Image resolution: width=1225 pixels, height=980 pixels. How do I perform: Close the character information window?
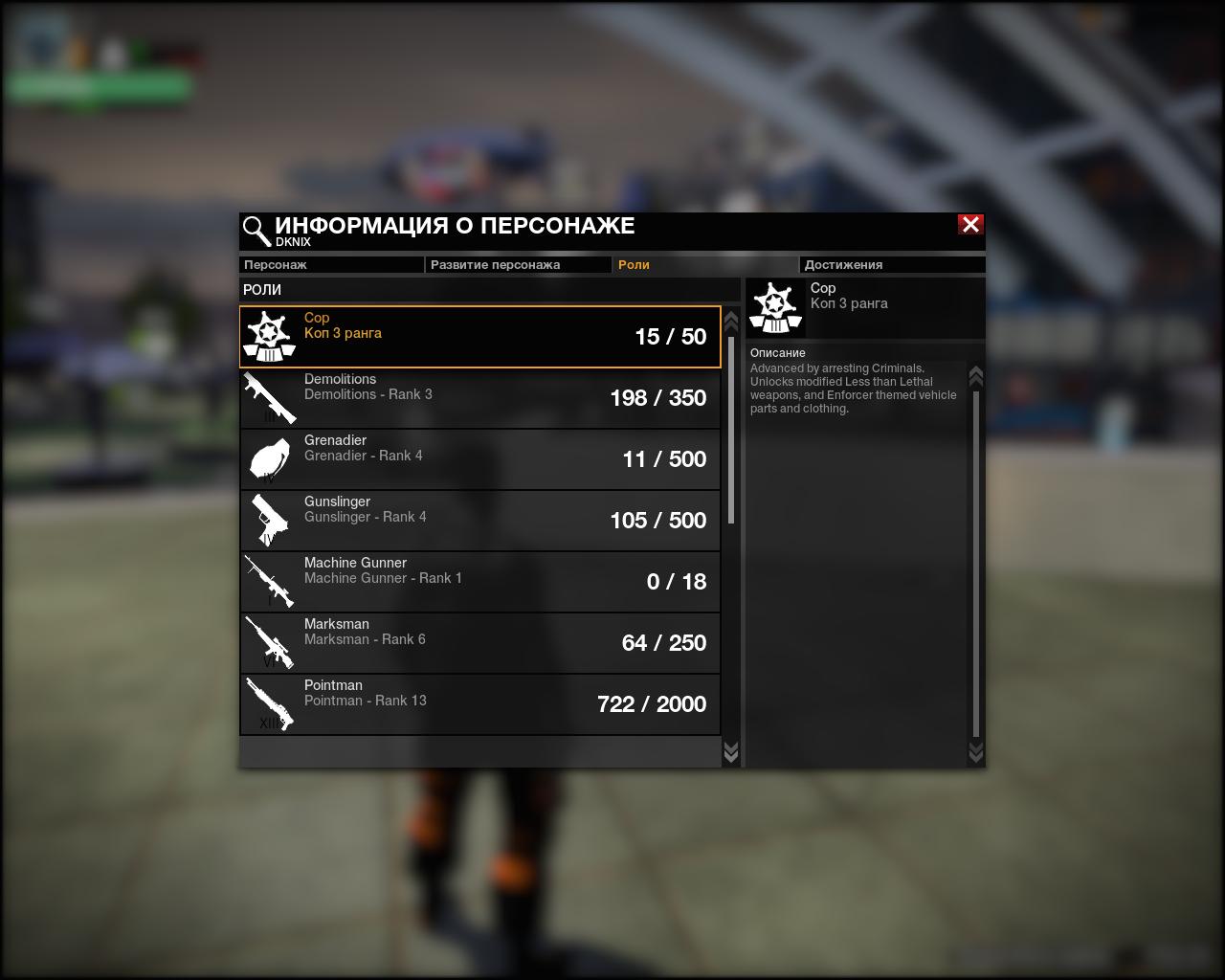pos(970,224)
